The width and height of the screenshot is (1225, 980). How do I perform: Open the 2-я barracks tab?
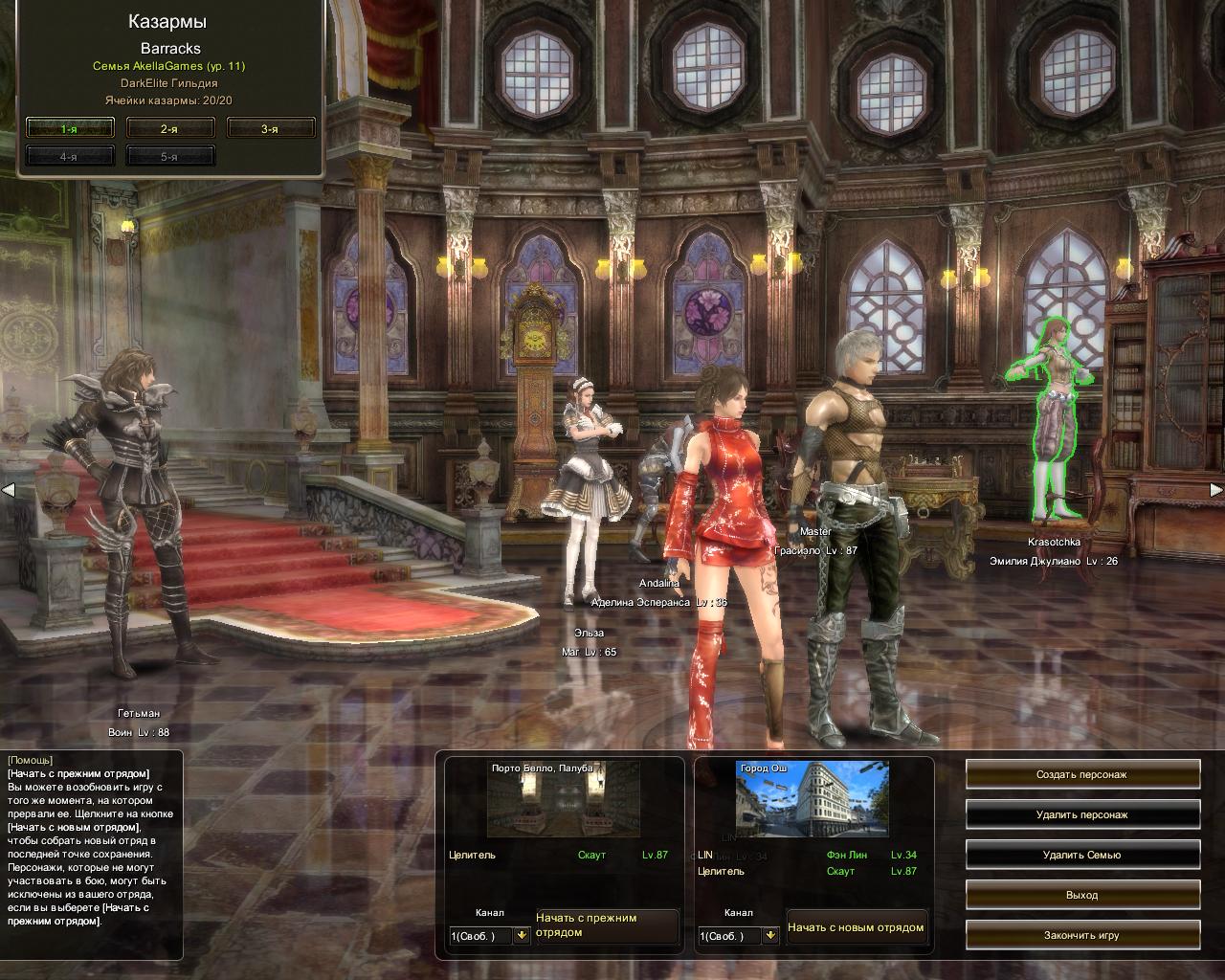pyautogui.click(x=170, y=128)
